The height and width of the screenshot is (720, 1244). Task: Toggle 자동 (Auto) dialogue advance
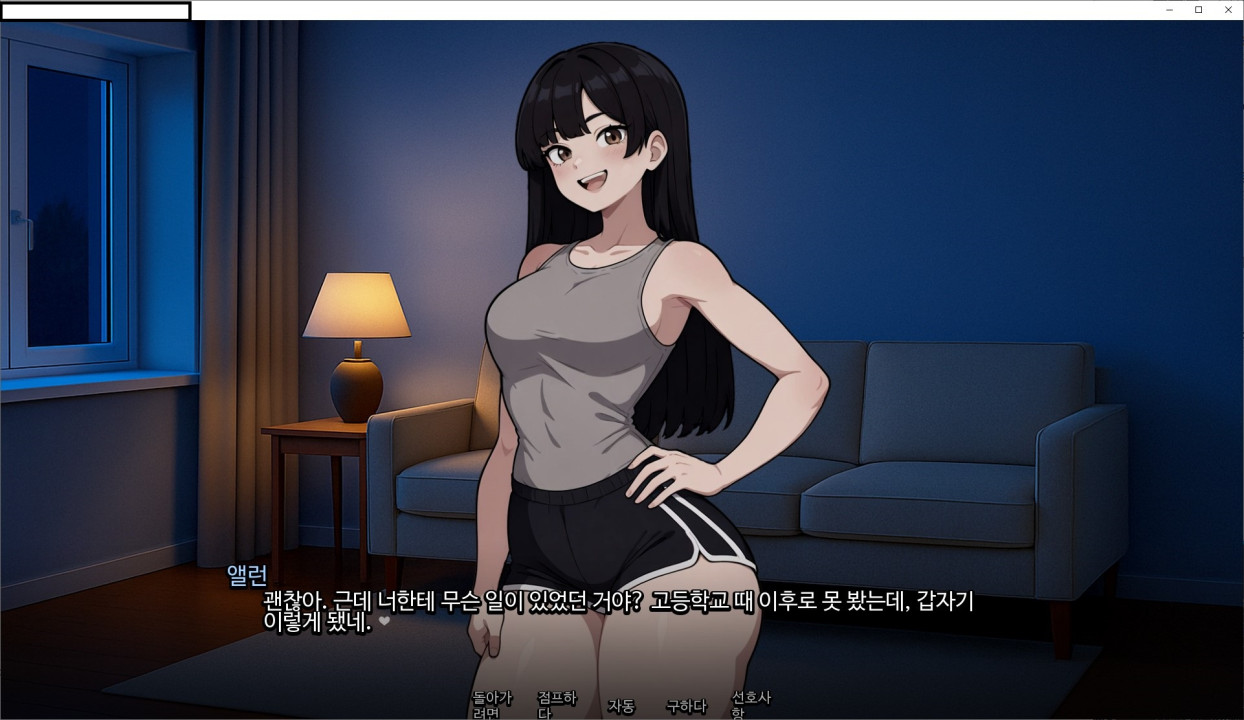(621, 706)
